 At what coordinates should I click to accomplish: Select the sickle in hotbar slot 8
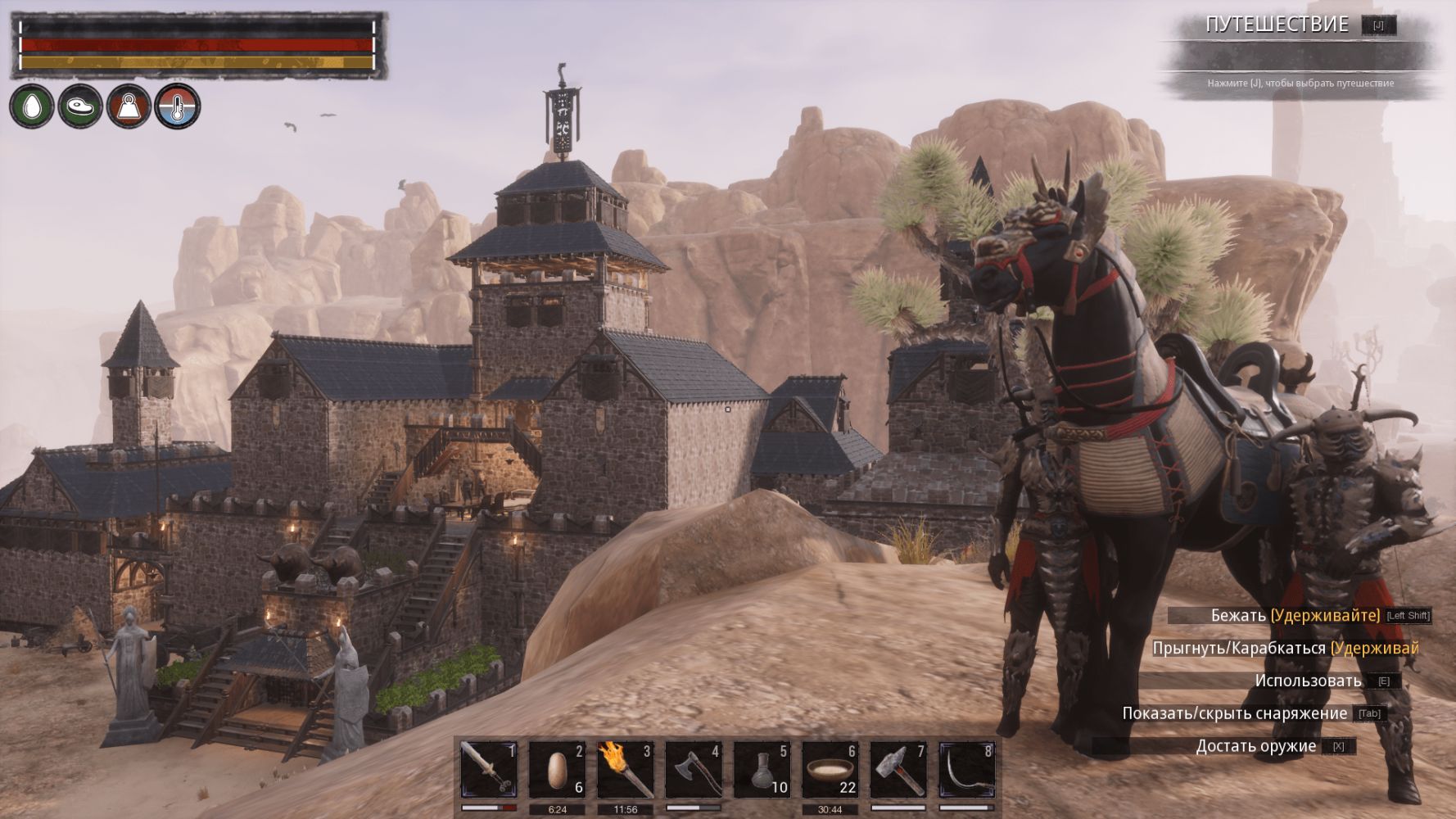966,770
